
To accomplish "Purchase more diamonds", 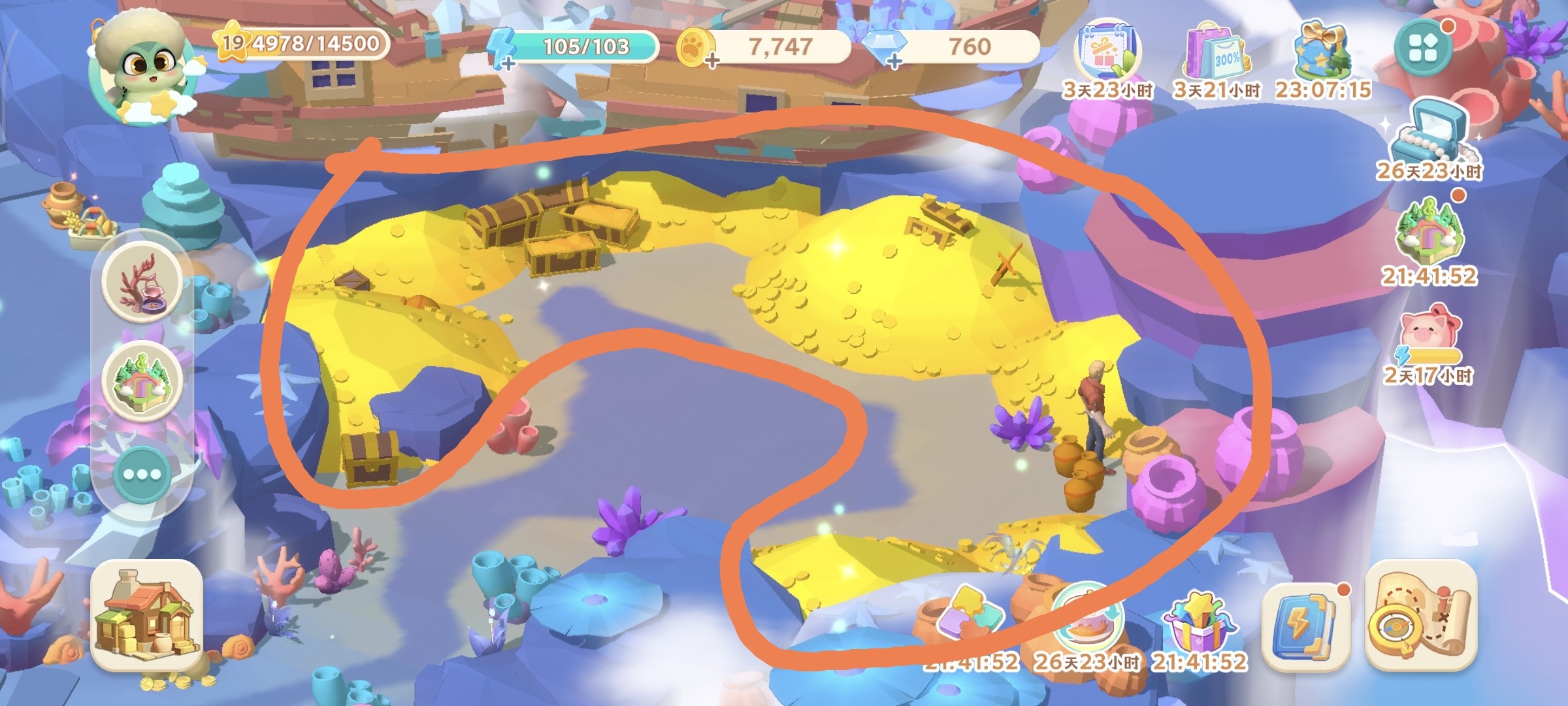I will coord(894,62).
